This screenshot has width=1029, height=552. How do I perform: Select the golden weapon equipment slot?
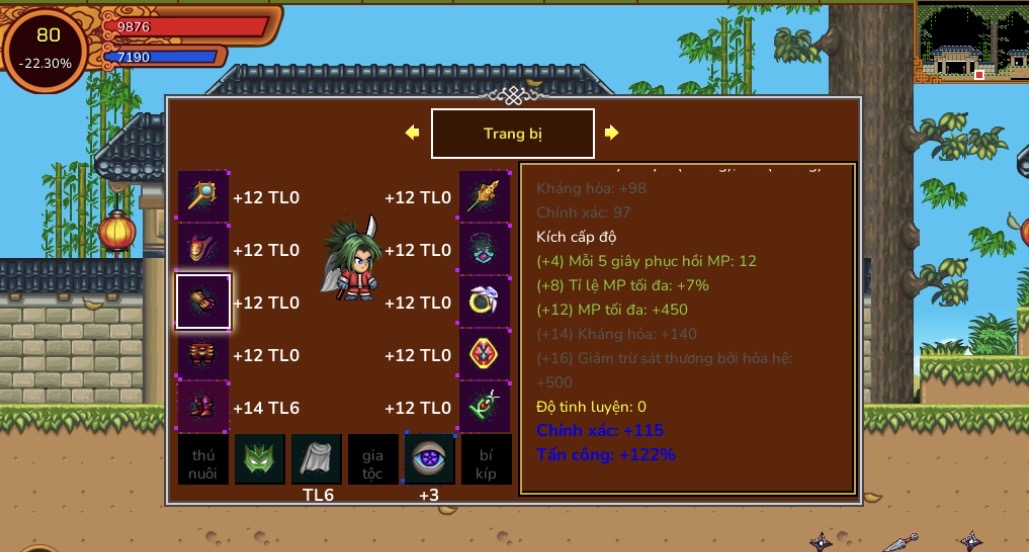(485, 197)
